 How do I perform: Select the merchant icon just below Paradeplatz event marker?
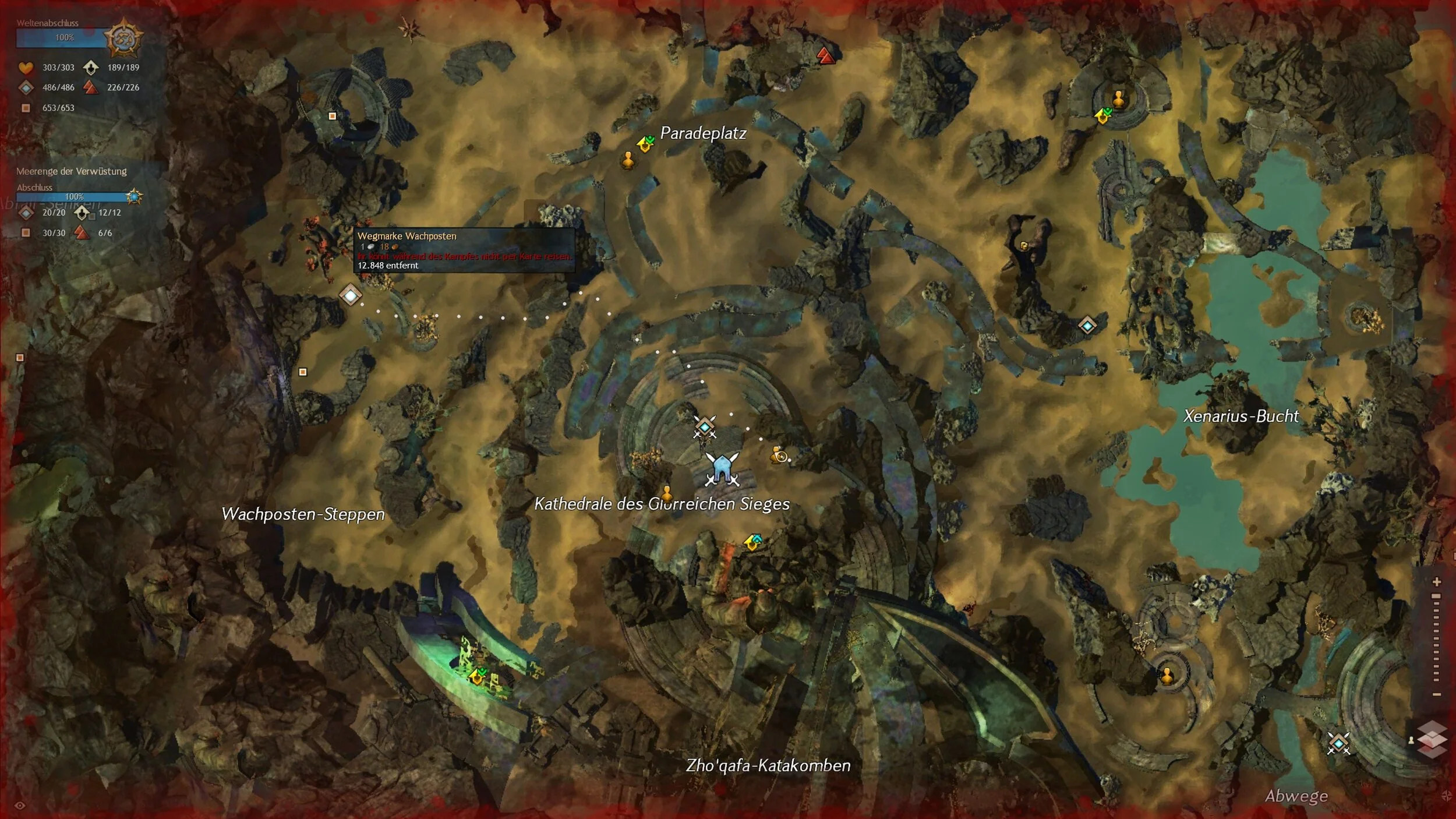[628, 159]
